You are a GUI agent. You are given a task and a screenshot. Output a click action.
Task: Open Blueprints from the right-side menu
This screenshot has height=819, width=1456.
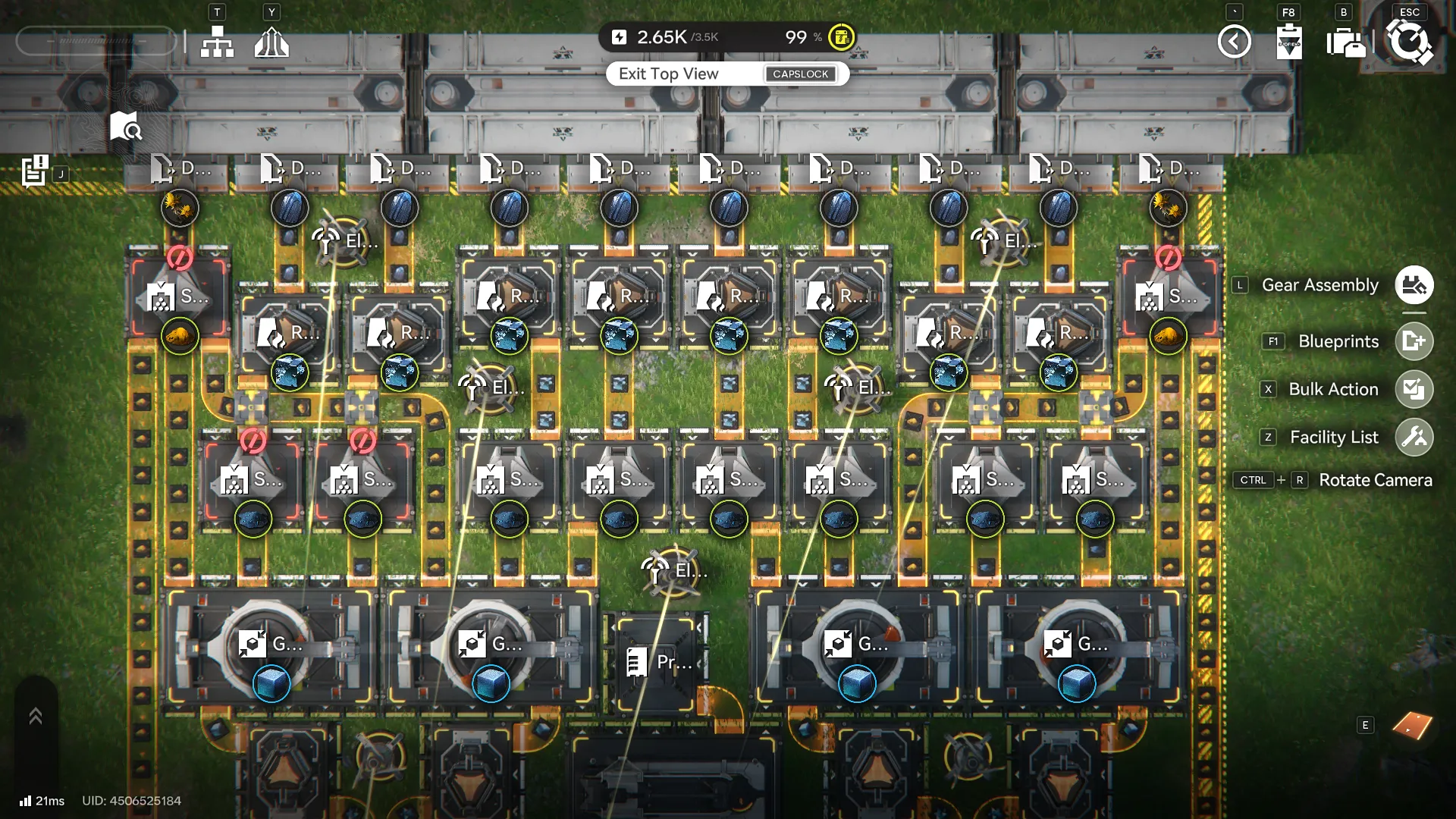tap(1415, 341)
